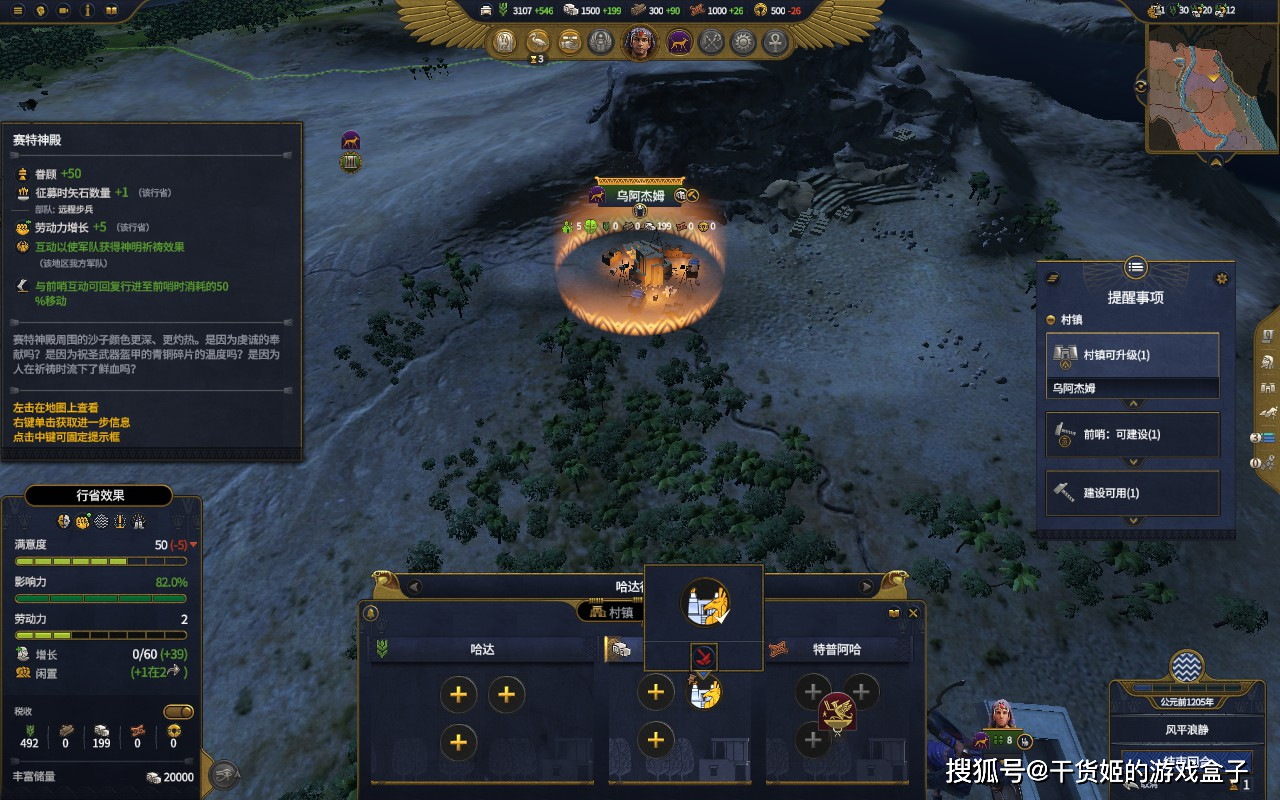The height and width of the screenshot is (800, 1280).
Task: Go to next province with right arrow
Action: tap(866, 587)
